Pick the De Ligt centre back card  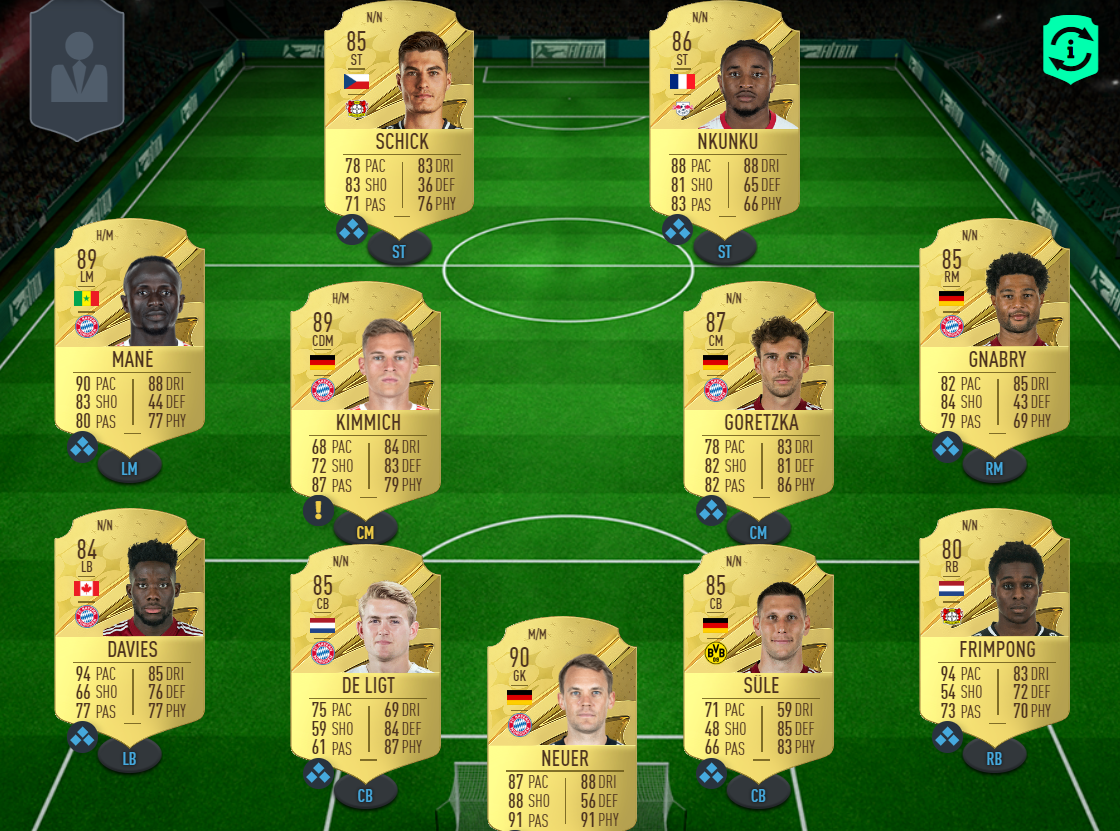pyautogui.click(x=365, y=655)
